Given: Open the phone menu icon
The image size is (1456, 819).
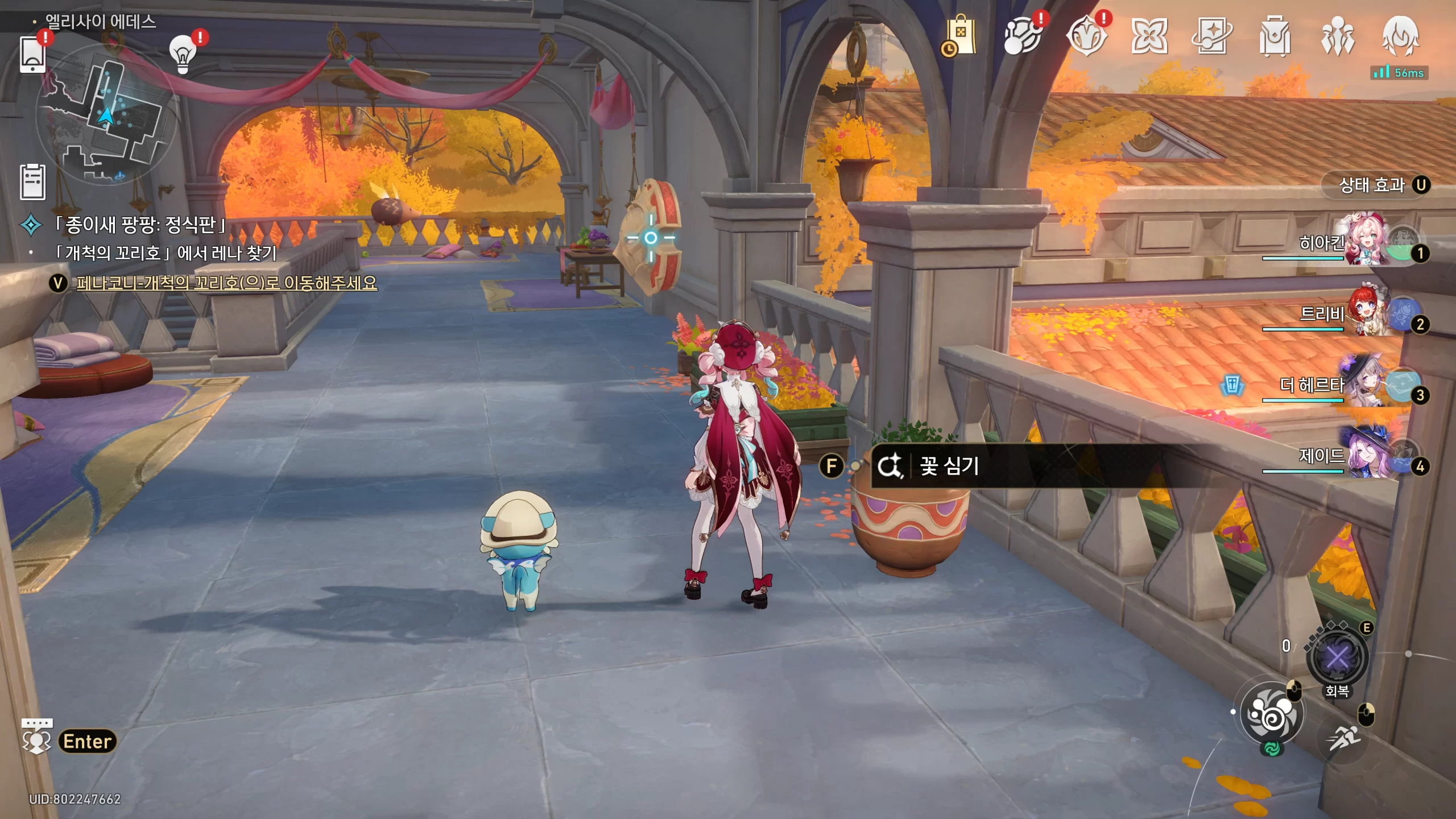Looking at the screenshot, I should pos(32,54).
